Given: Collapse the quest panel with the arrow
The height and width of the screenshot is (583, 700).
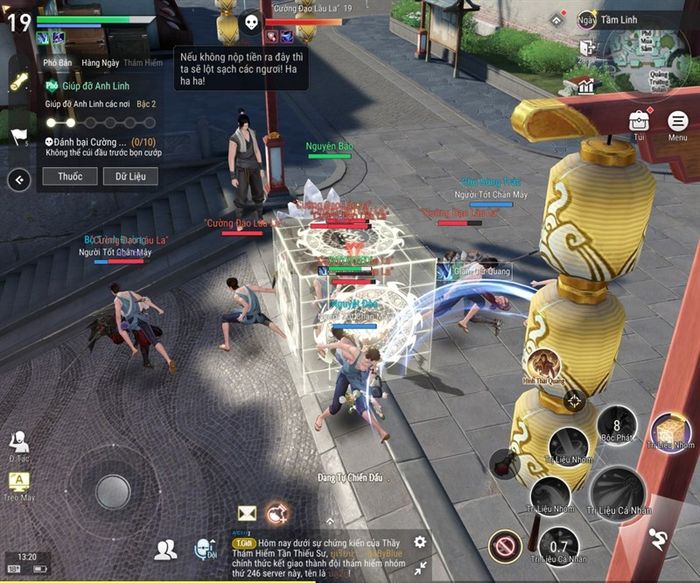Looking at the screenshot, I should [x=18, y=180].
